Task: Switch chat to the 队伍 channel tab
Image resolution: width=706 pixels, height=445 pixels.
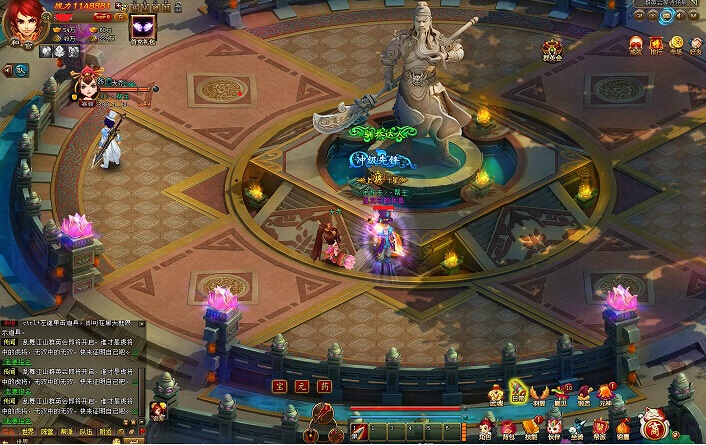Action: coord(85,432)
